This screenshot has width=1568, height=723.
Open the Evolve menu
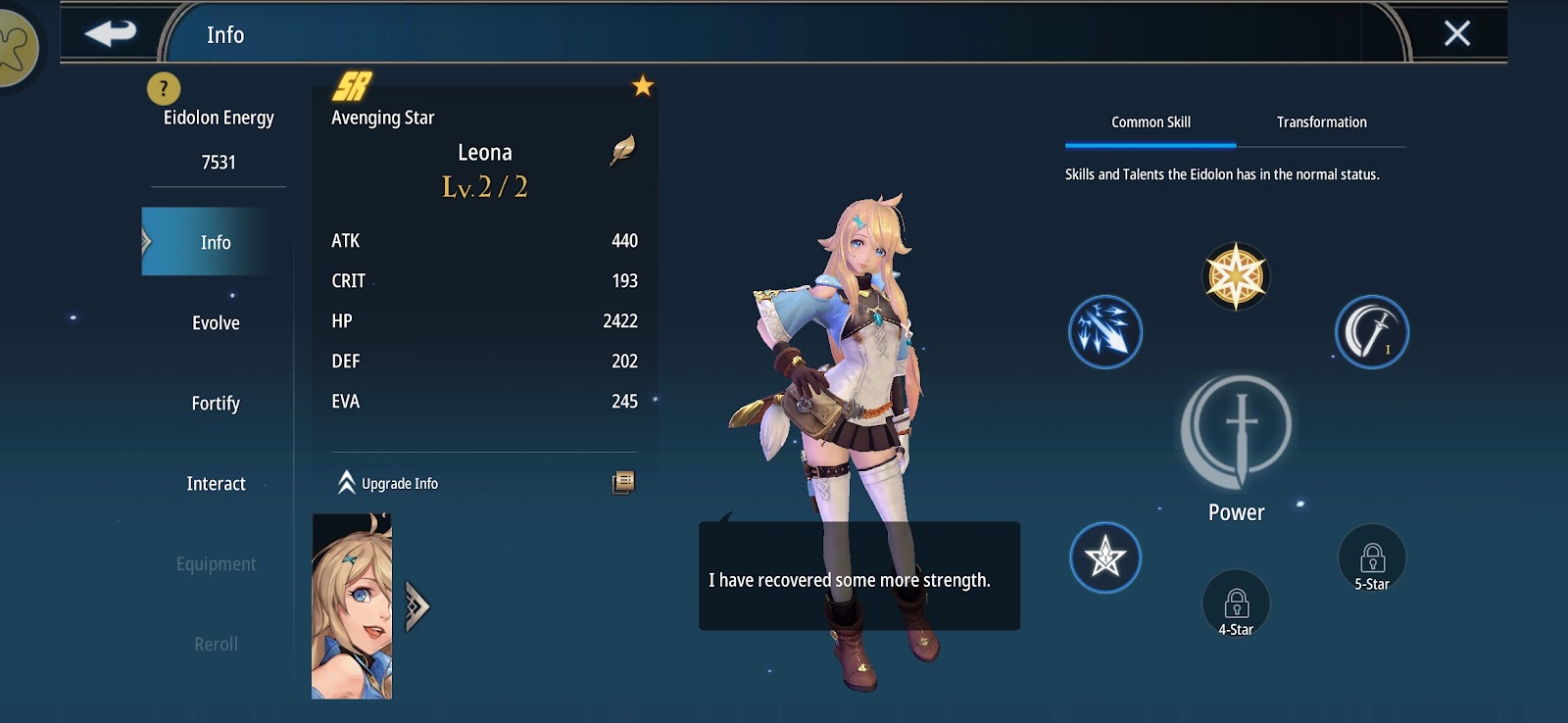[216, 322]
